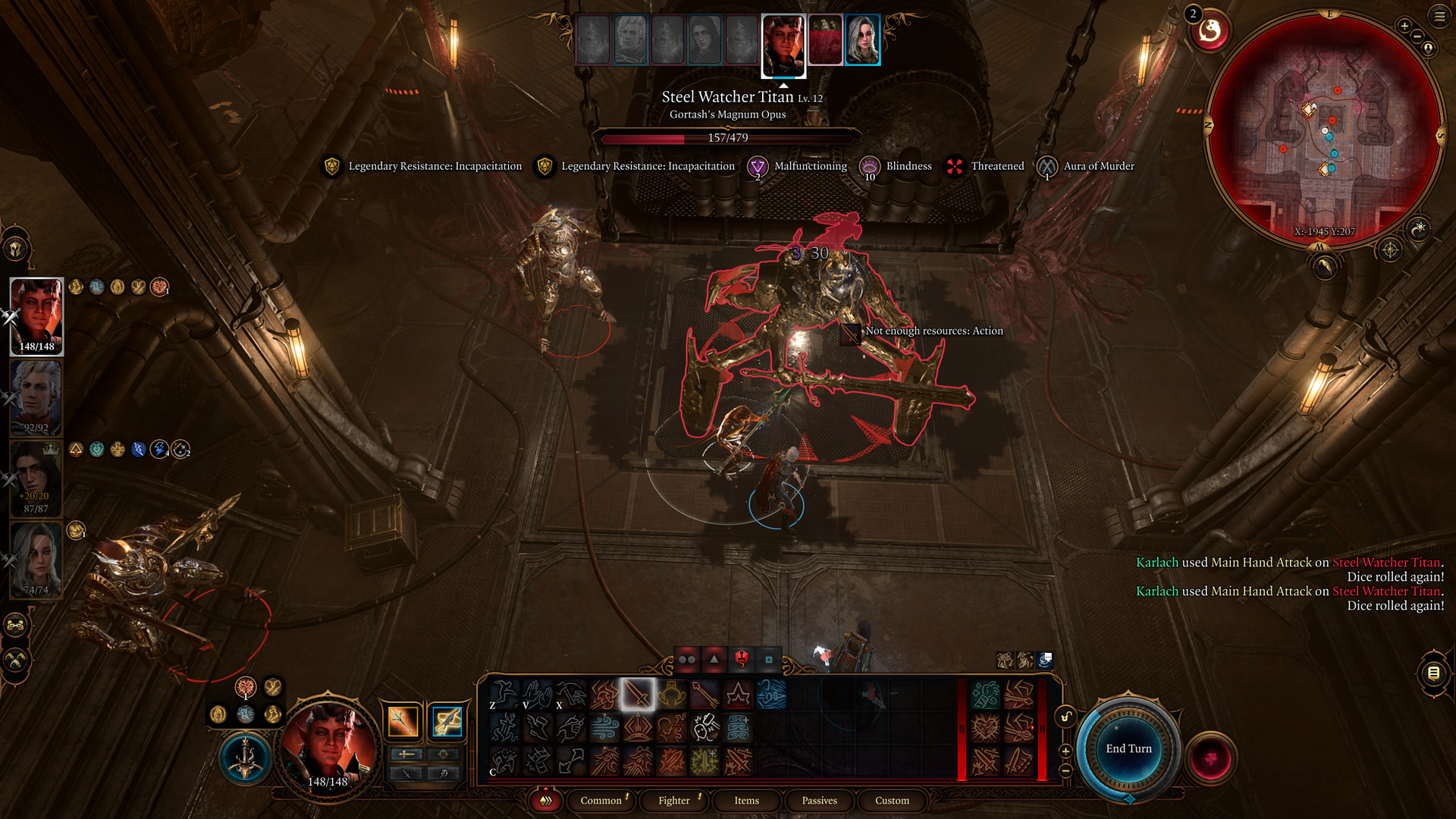Switch to the Common hotbar tab
Screen dimensions: 1456x819
click(601, 800)
